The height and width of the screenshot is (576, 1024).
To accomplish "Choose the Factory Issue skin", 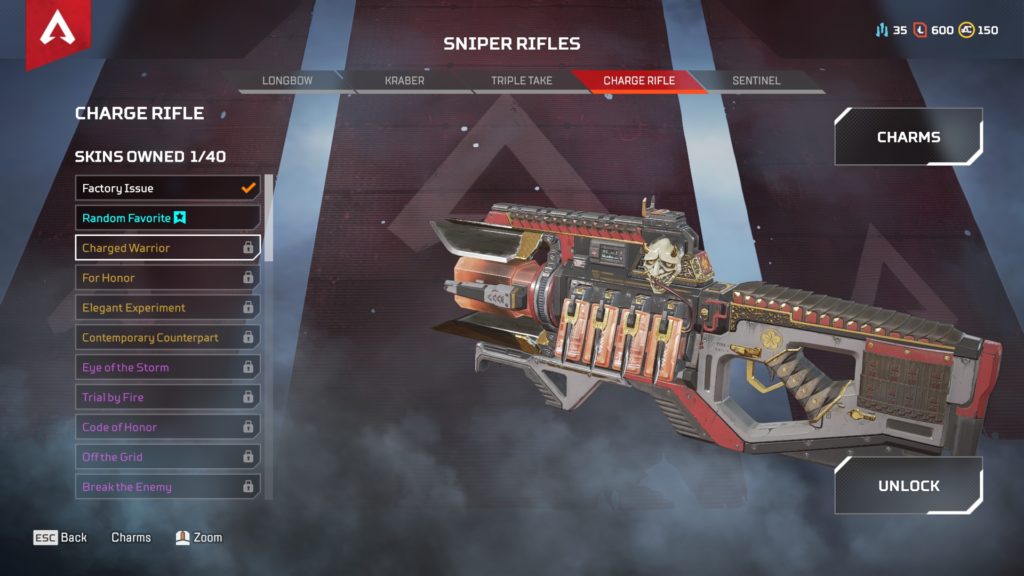I will [x=167, y=188].
